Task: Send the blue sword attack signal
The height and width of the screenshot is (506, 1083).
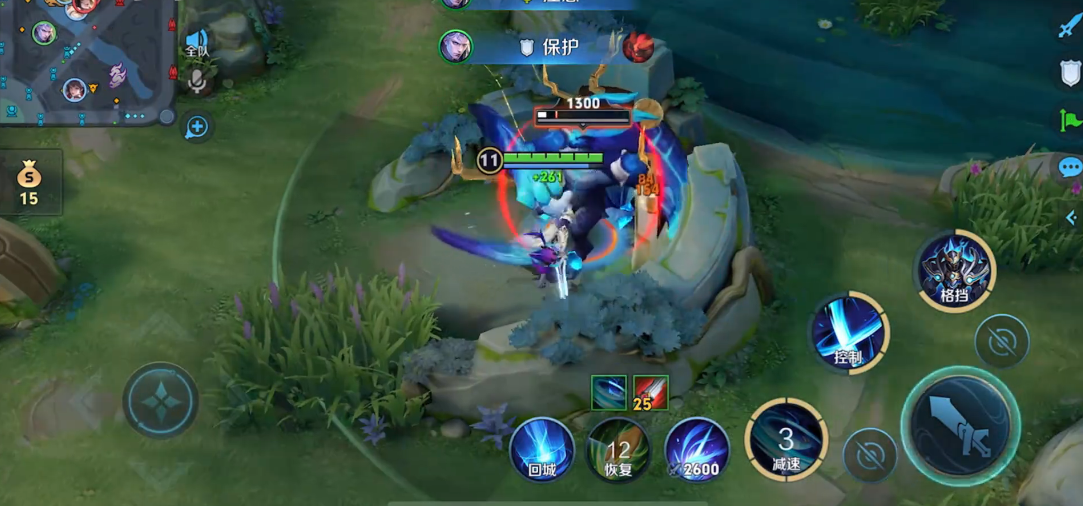Action: [1069, 25]
